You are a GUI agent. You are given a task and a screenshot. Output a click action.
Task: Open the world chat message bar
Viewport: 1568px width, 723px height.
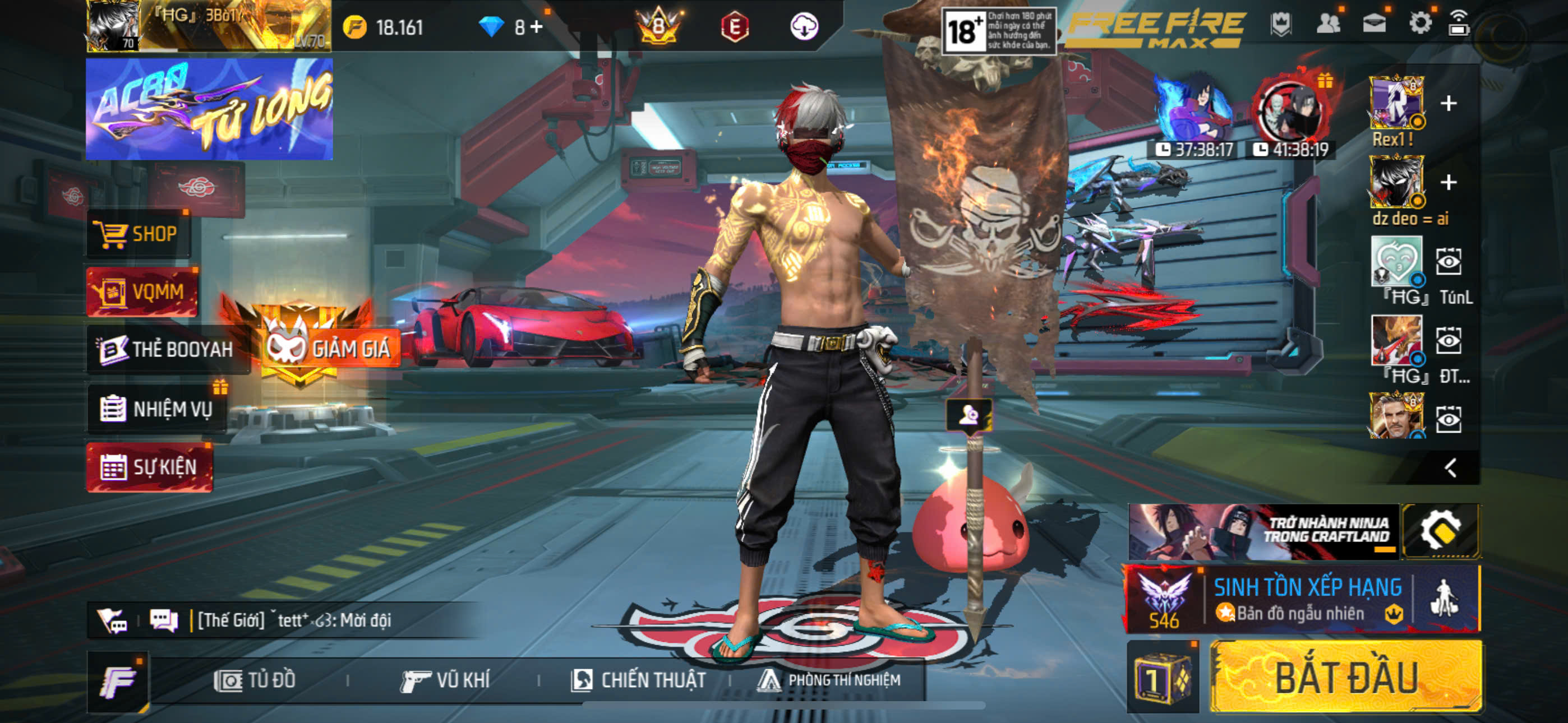292,620
